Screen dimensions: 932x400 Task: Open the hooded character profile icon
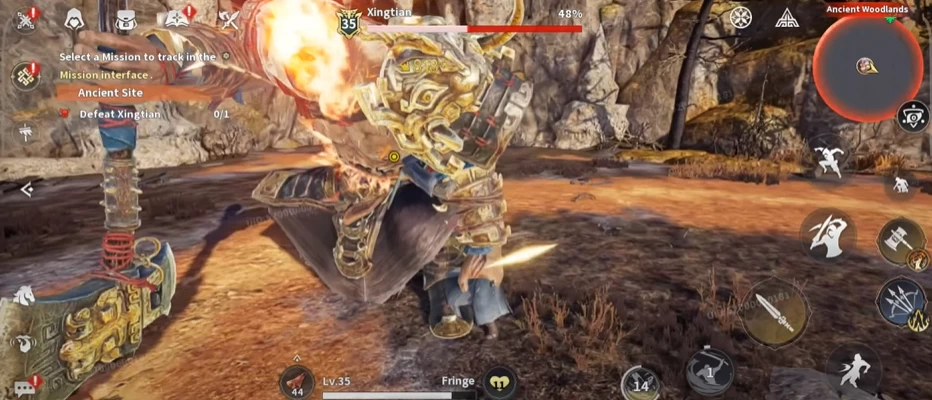tap(75, 19)
